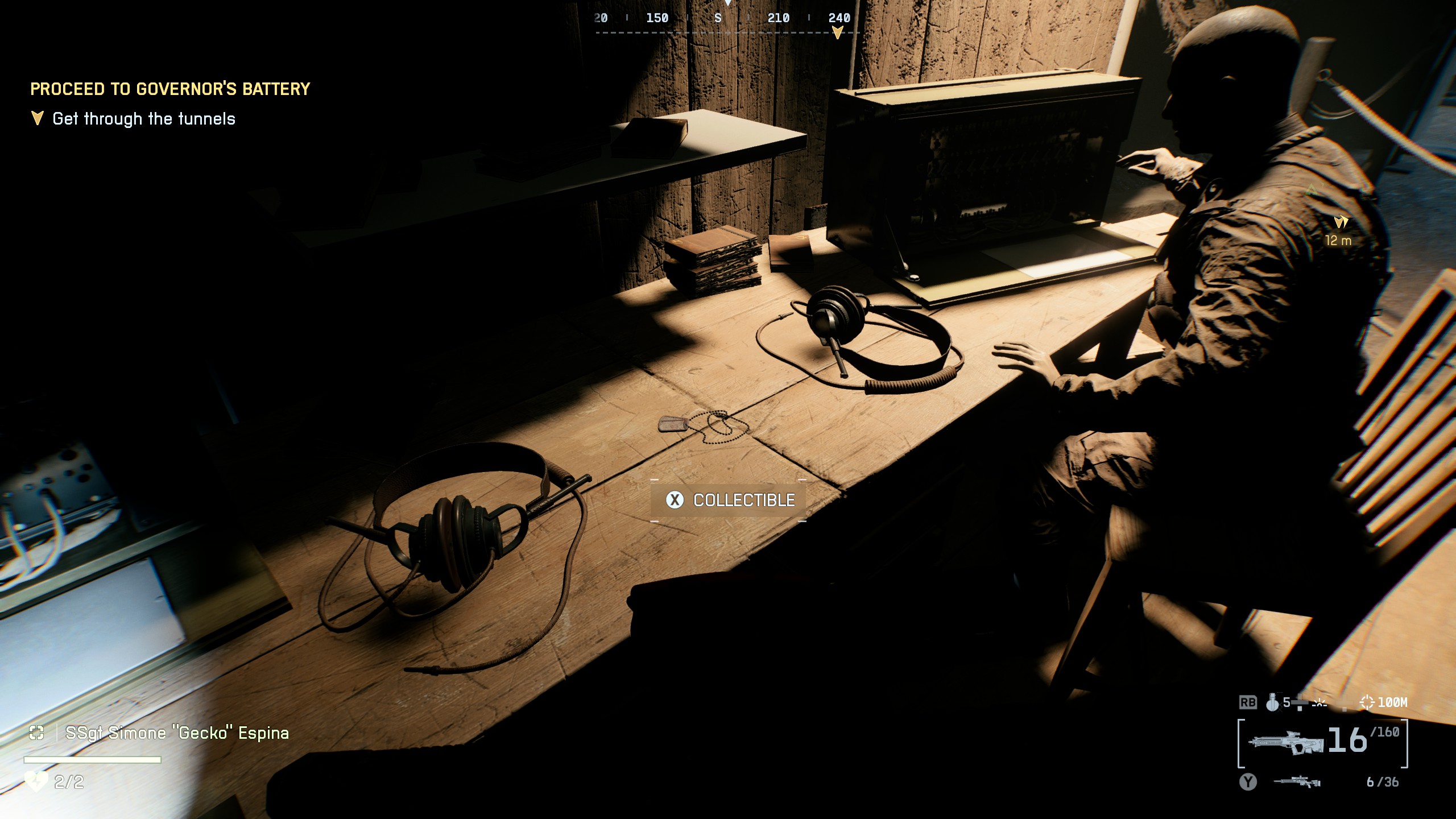Screen dimensions: 1456x819
Task: Select the PROCEED TO GOVERNOR'S BATTERY header
Action: click(171, 89)
